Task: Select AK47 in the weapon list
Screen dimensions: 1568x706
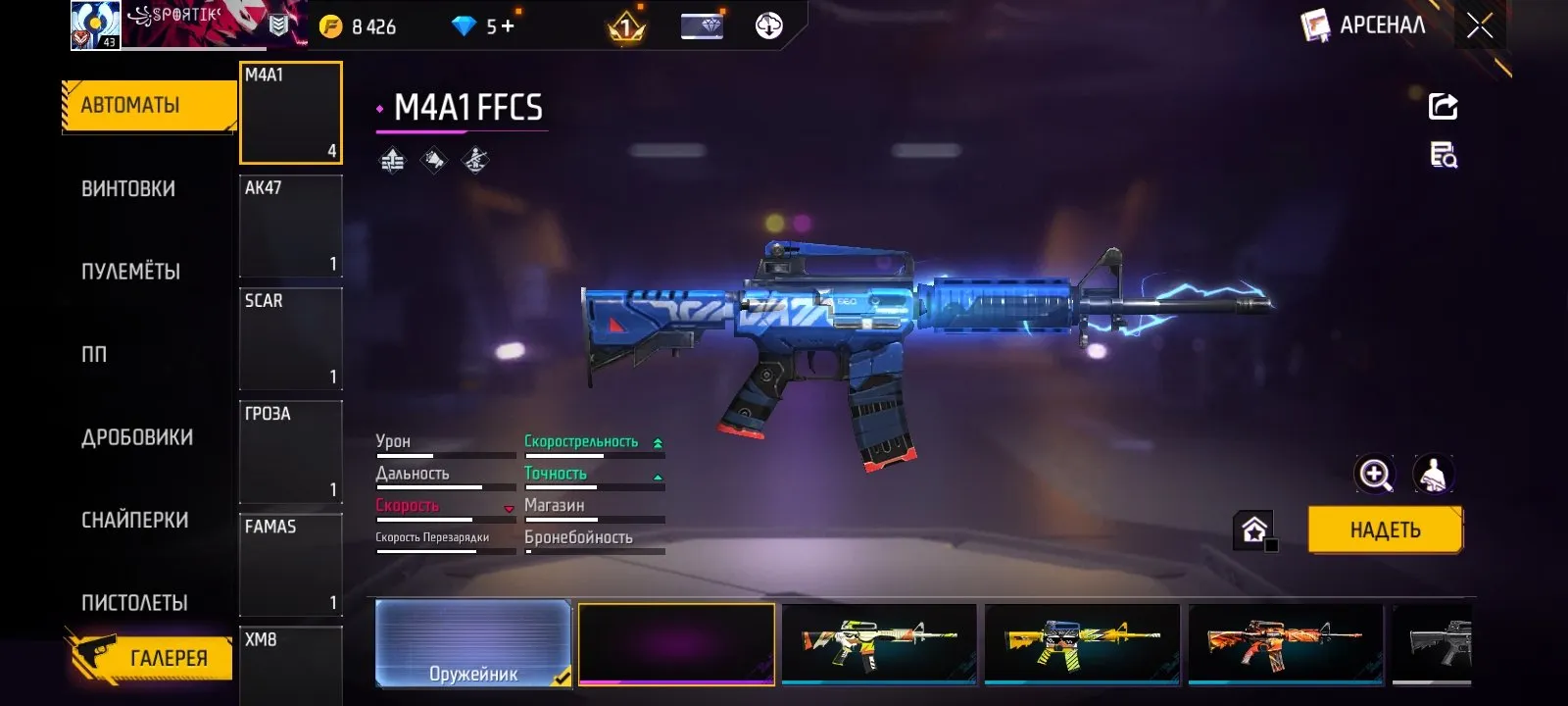Action: [x=290, y=227]
